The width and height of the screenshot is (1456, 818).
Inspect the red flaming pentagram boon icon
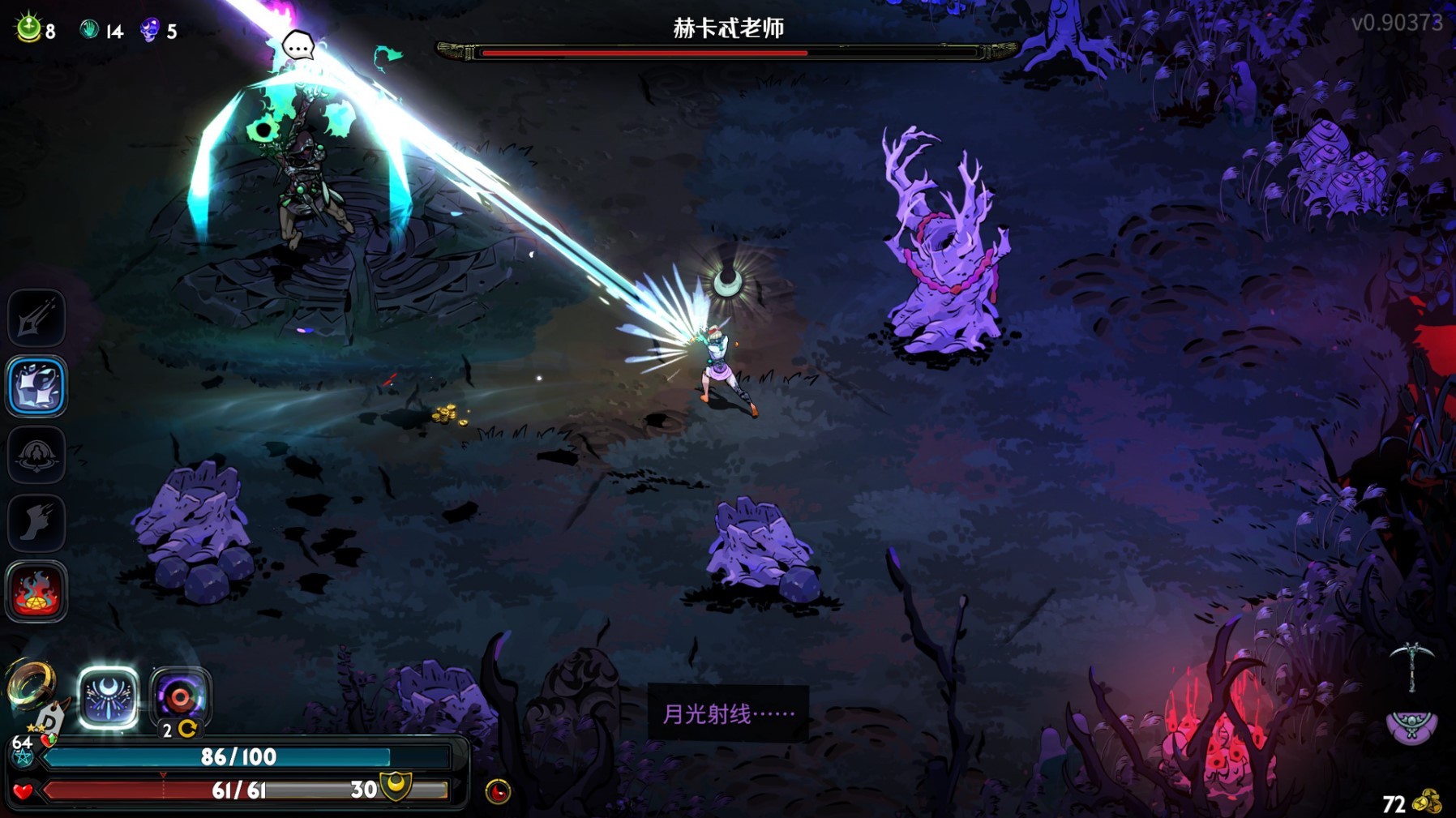tap(36, 592)
